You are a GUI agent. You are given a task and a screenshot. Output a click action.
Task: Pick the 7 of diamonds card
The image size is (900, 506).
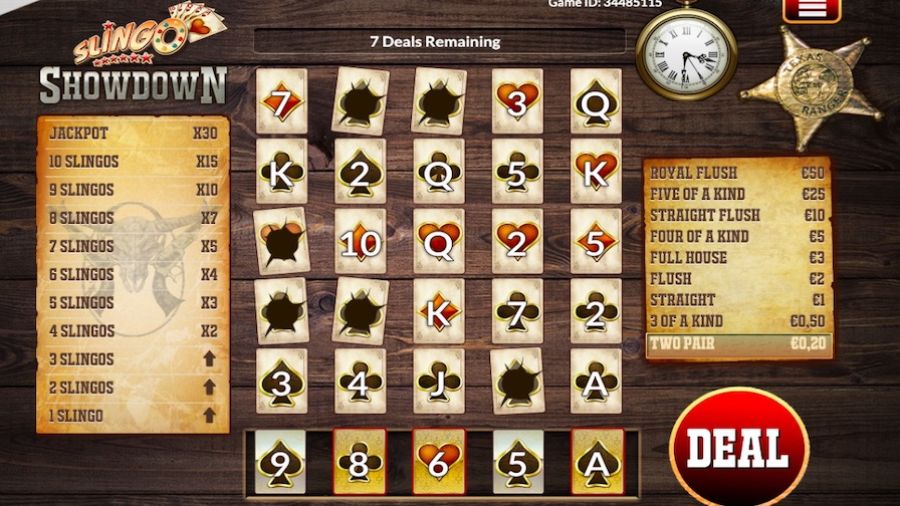coord(281,101)
